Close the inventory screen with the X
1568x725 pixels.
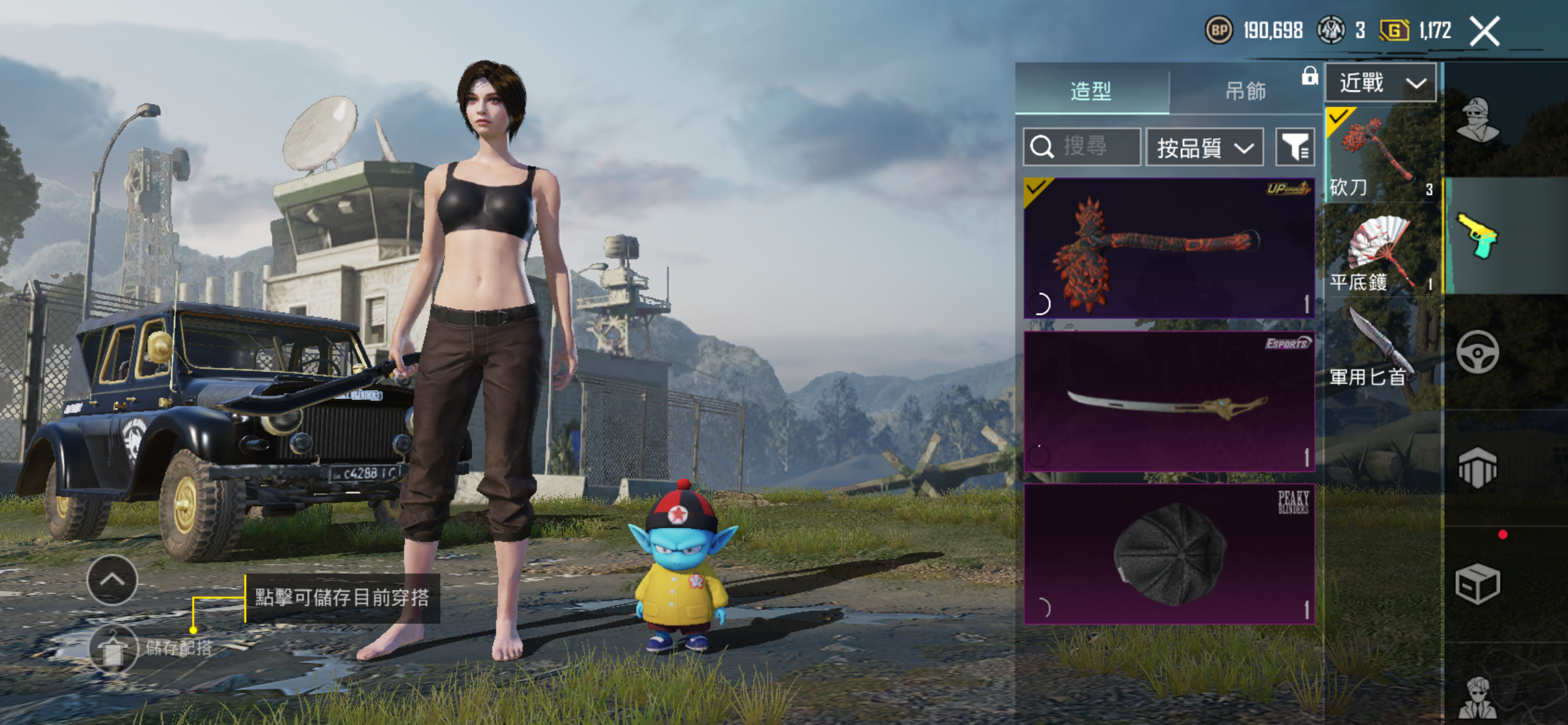point(1485,32)
